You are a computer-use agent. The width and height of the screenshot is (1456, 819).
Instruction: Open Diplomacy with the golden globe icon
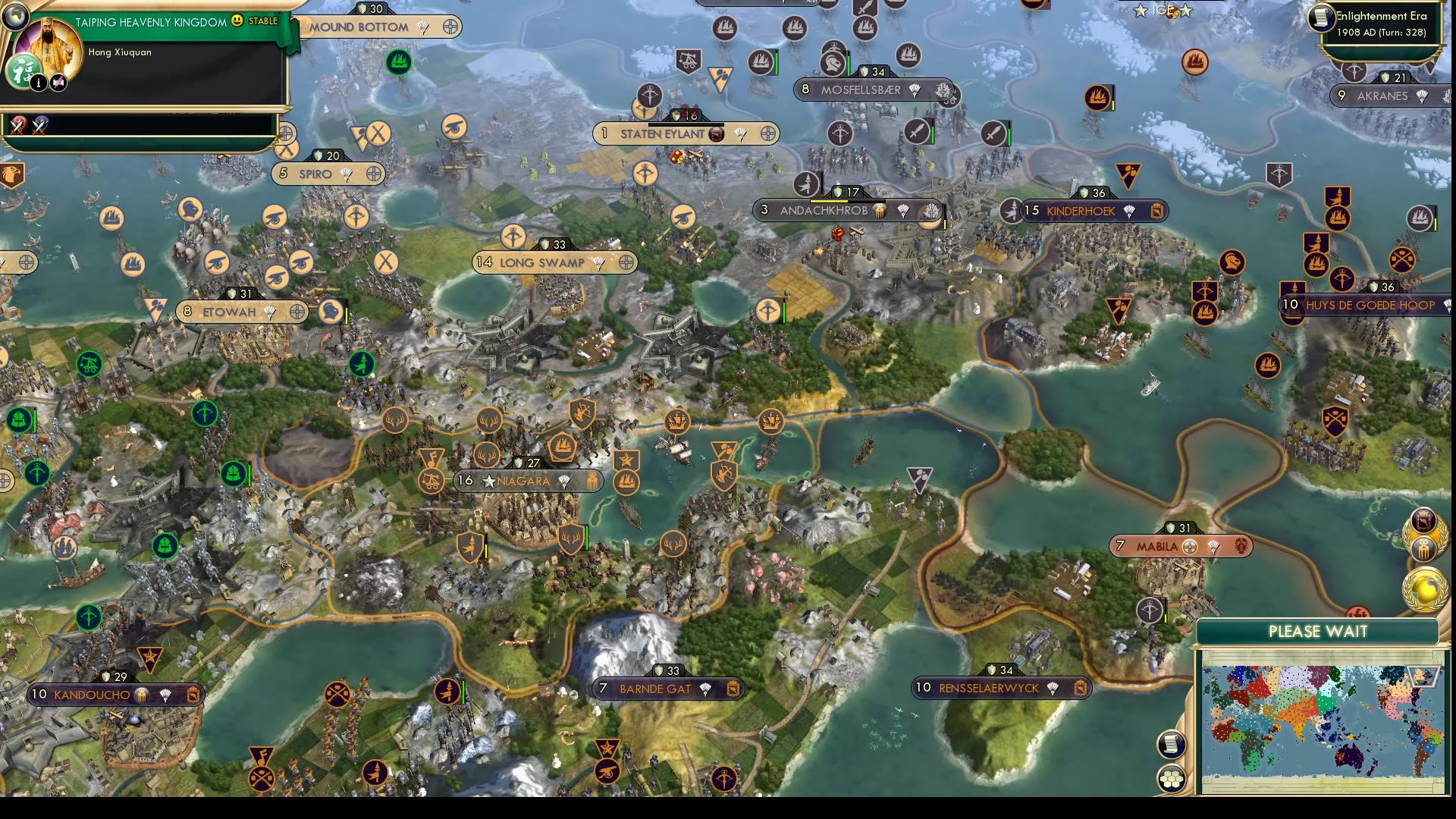pyautogui.click(x=1423, y=586)
